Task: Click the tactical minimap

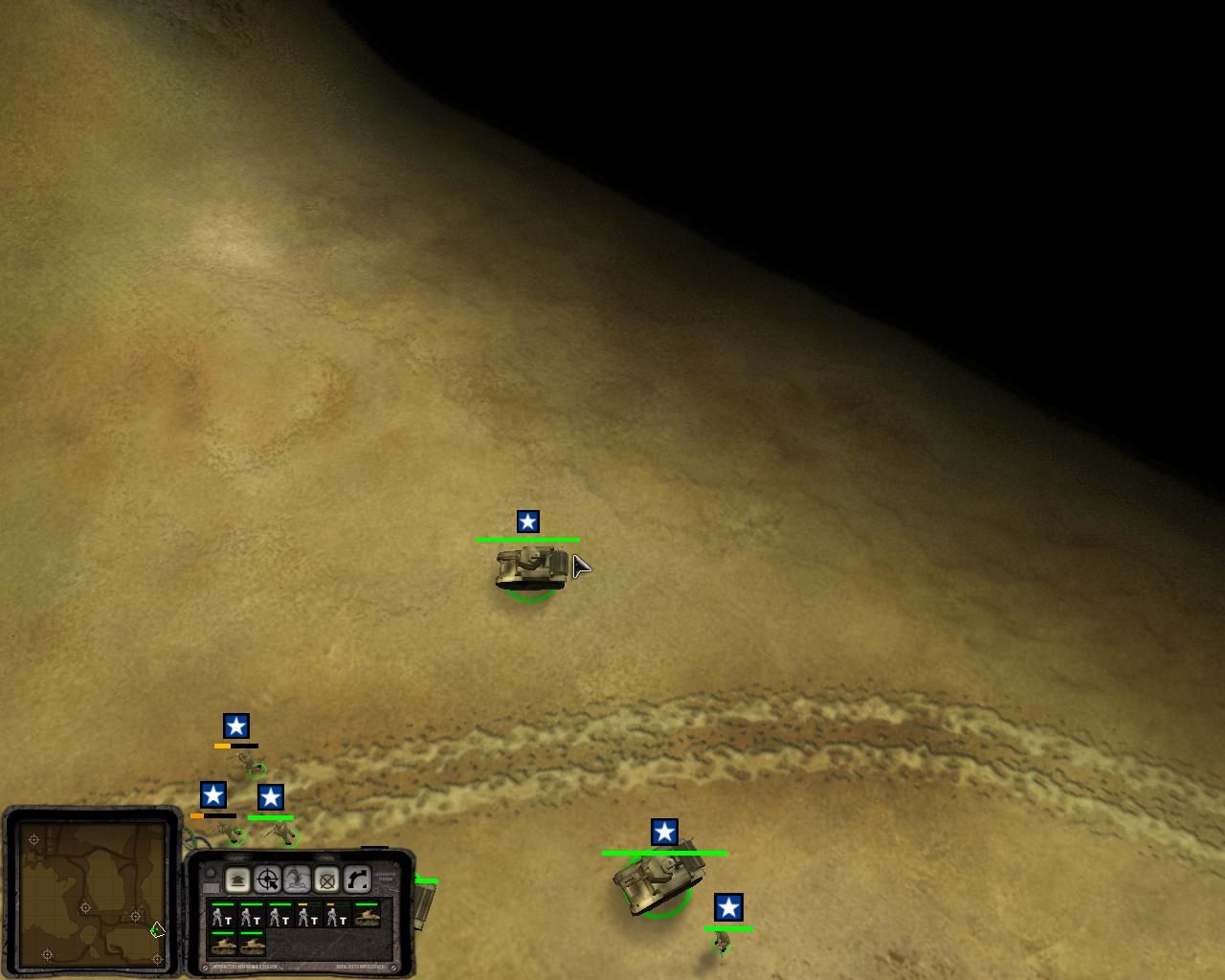Action: 94,892
